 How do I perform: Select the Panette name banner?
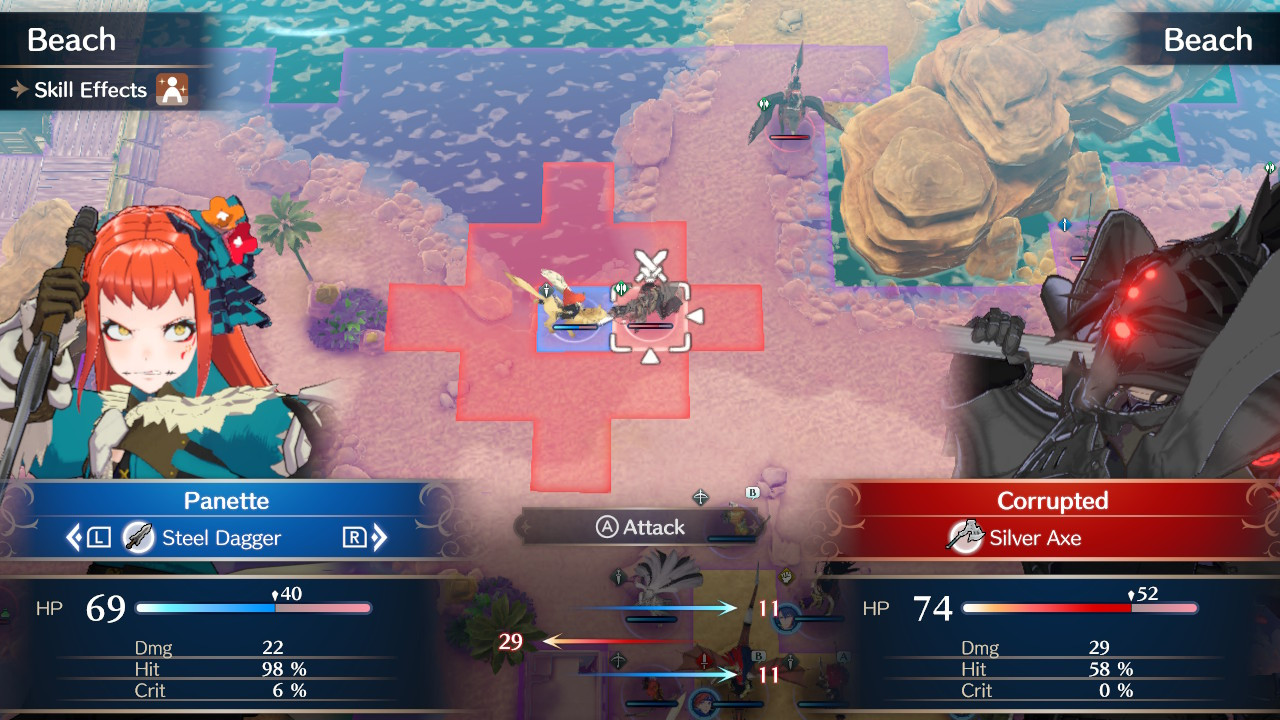225,500
